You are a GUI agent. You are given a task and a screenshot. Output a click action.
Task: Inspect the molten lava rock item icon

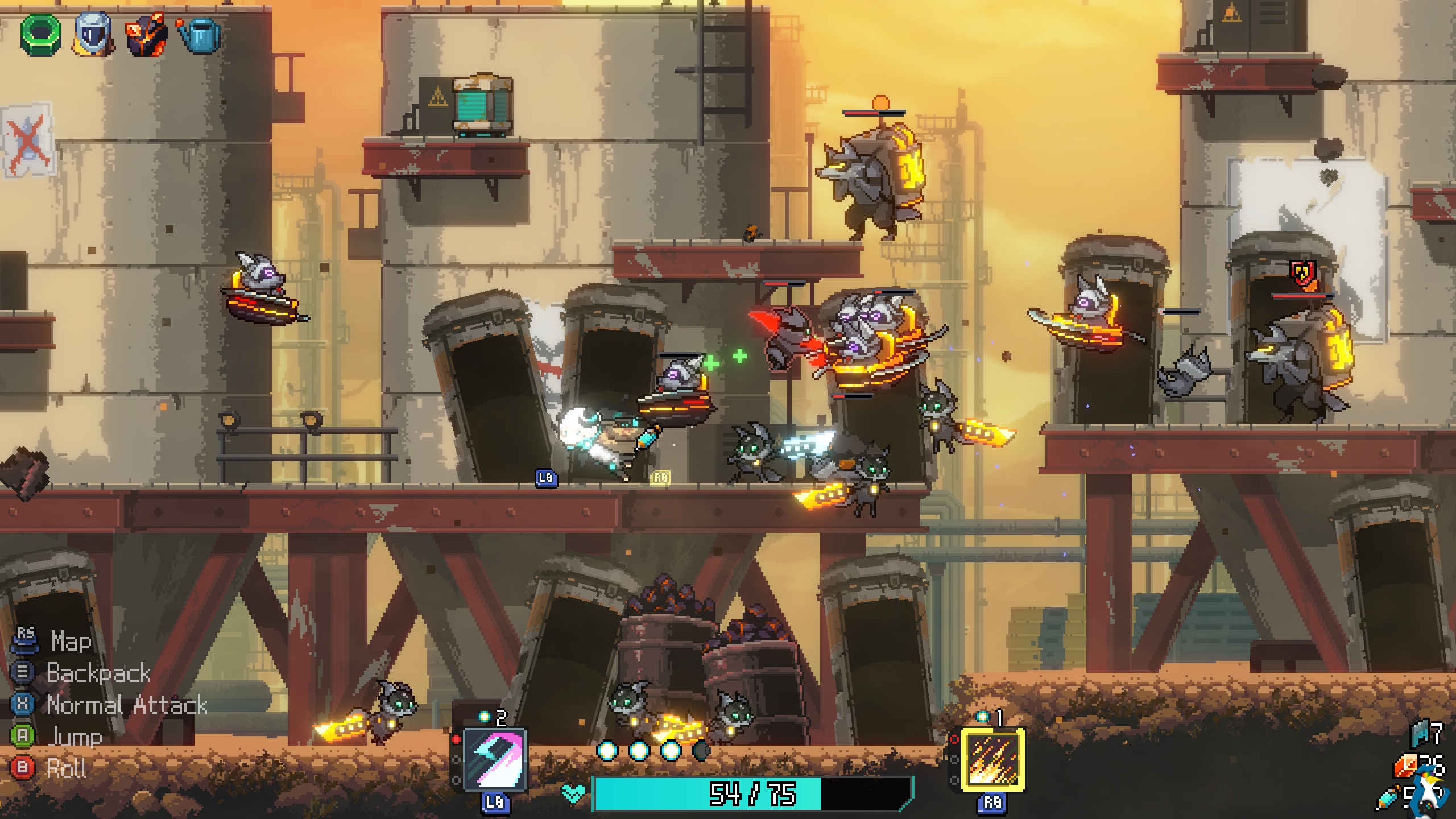pos(146,36)
